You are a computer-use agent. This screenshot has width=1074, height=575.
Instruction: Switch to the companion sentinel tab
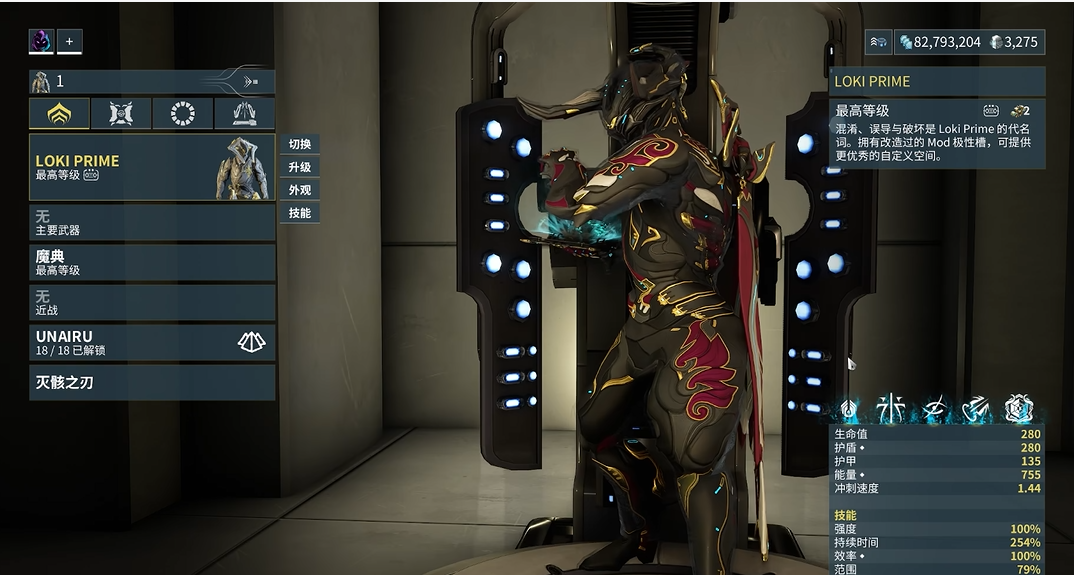[121, 114]
